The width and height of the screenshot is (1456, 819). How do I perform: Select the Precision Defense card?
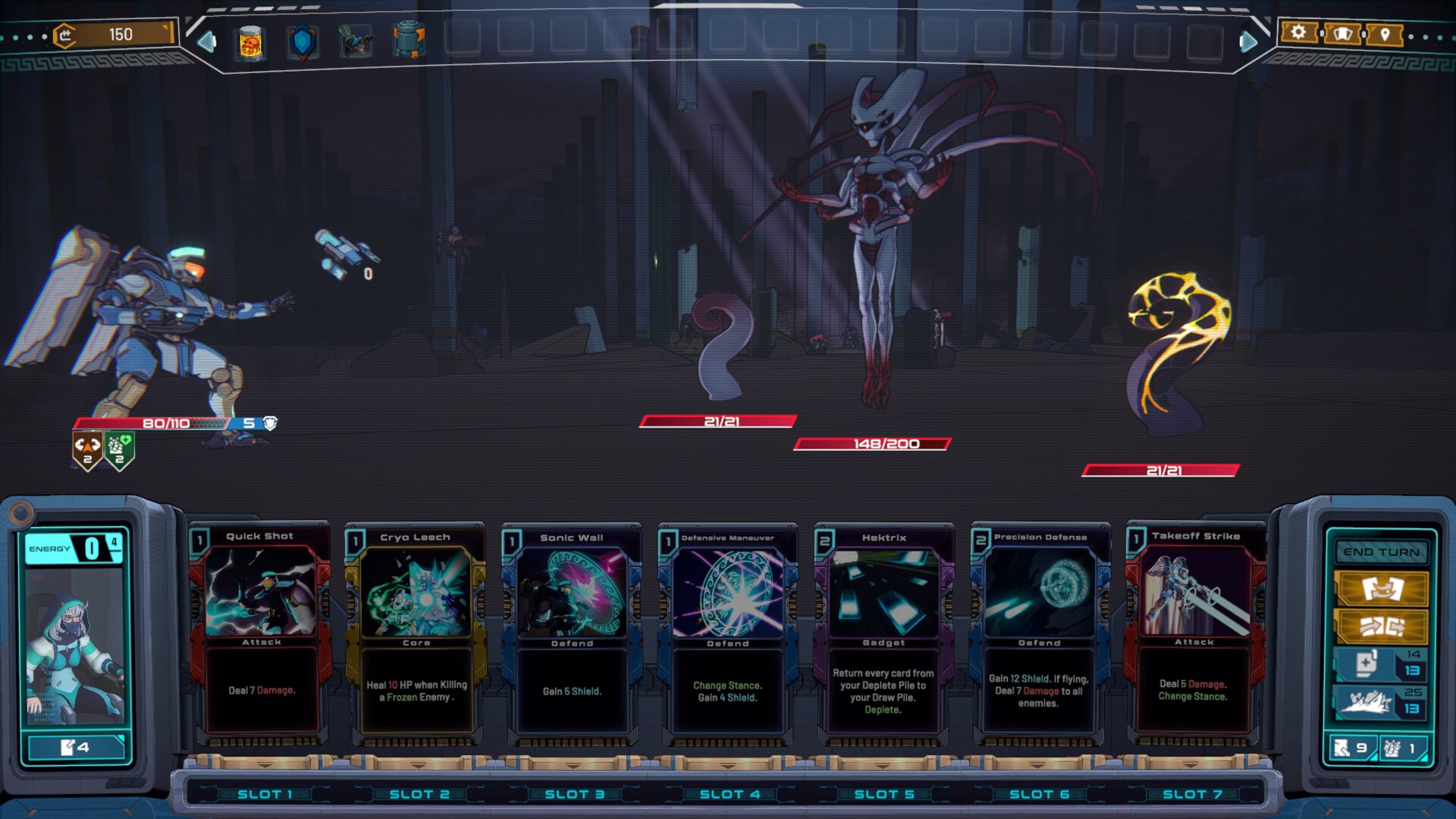click(1039, 631)
